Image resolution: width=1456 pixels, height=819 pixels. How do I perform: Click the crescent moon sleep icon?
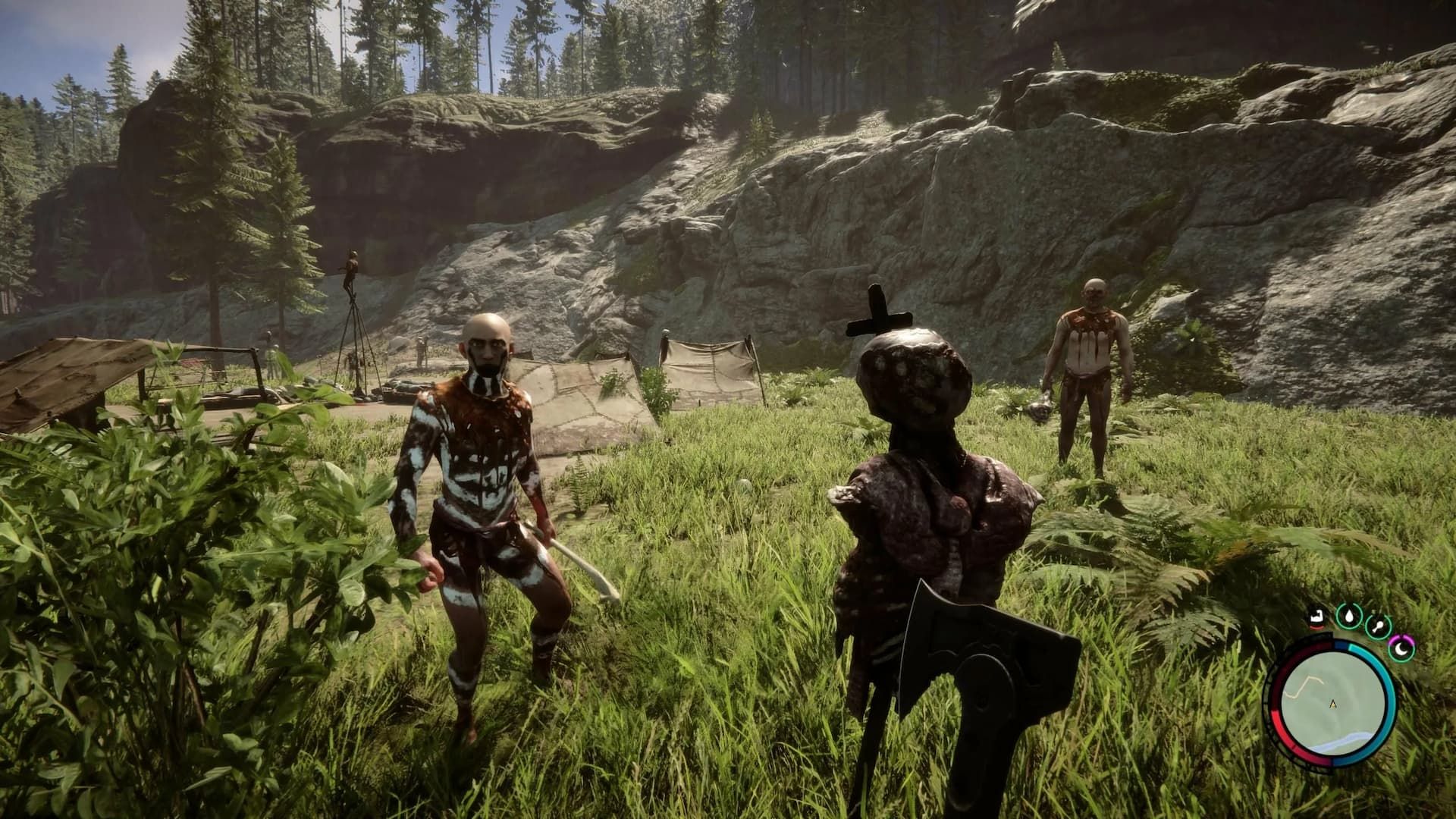coord(1401,651)
